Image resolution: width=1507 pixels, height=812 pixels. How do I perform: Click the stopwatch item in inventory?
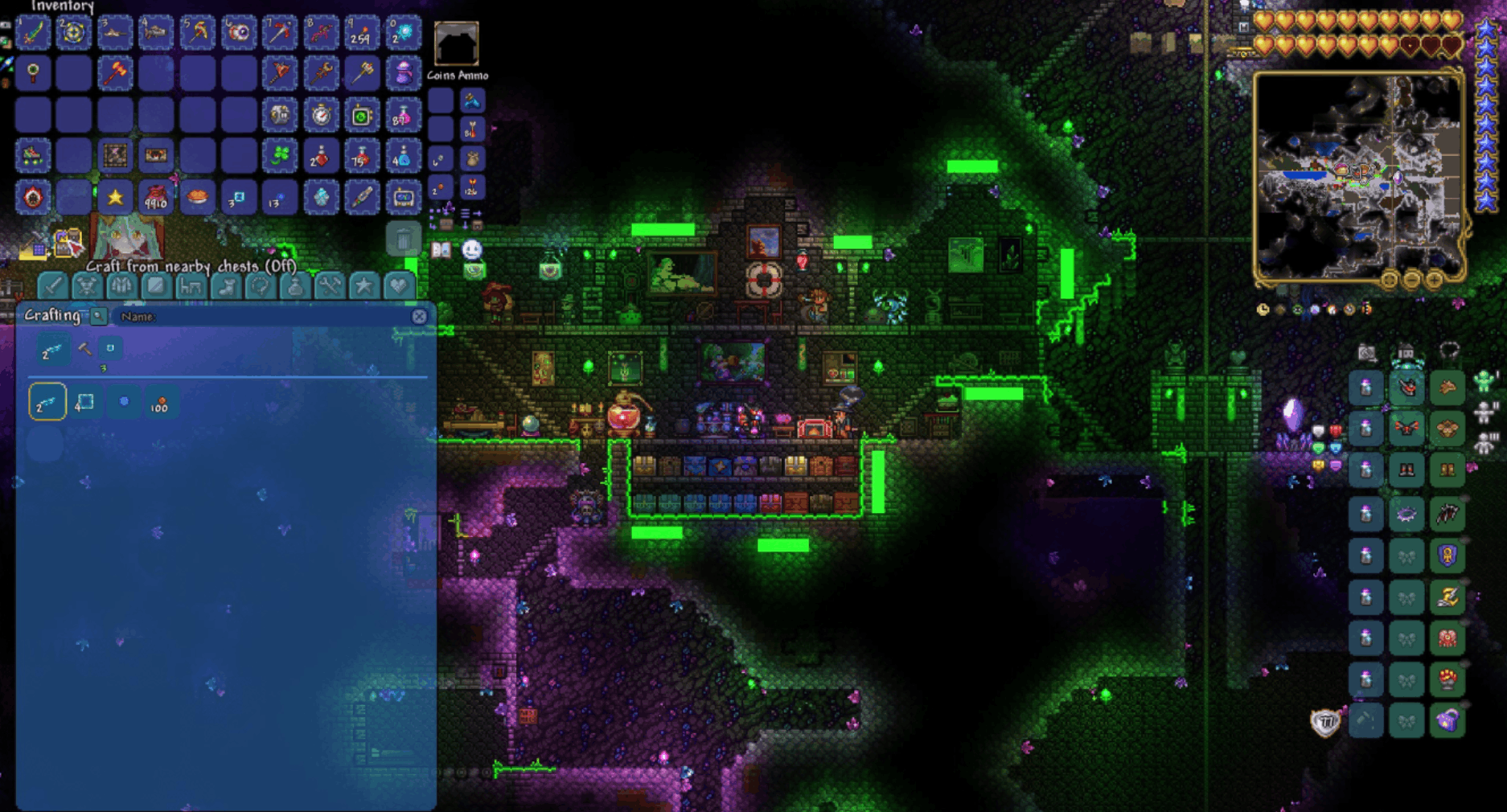(x=321, y=115)
